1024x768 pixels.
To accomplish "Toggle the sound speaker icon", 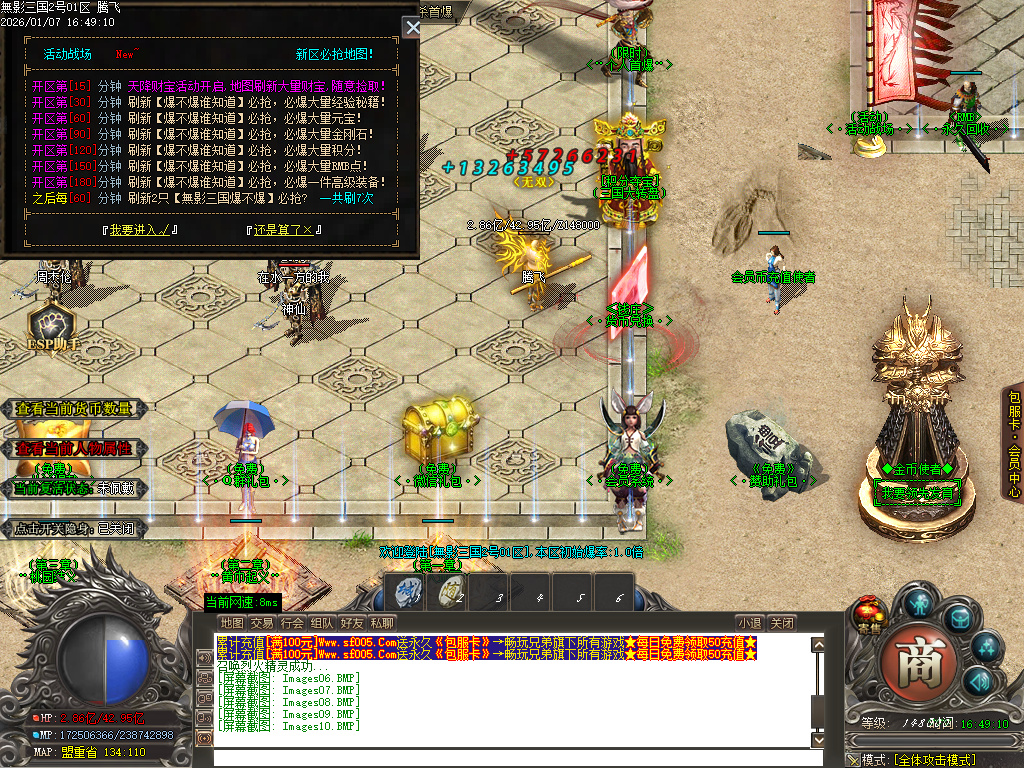I will pyautogui.click(x=978, y=680).
